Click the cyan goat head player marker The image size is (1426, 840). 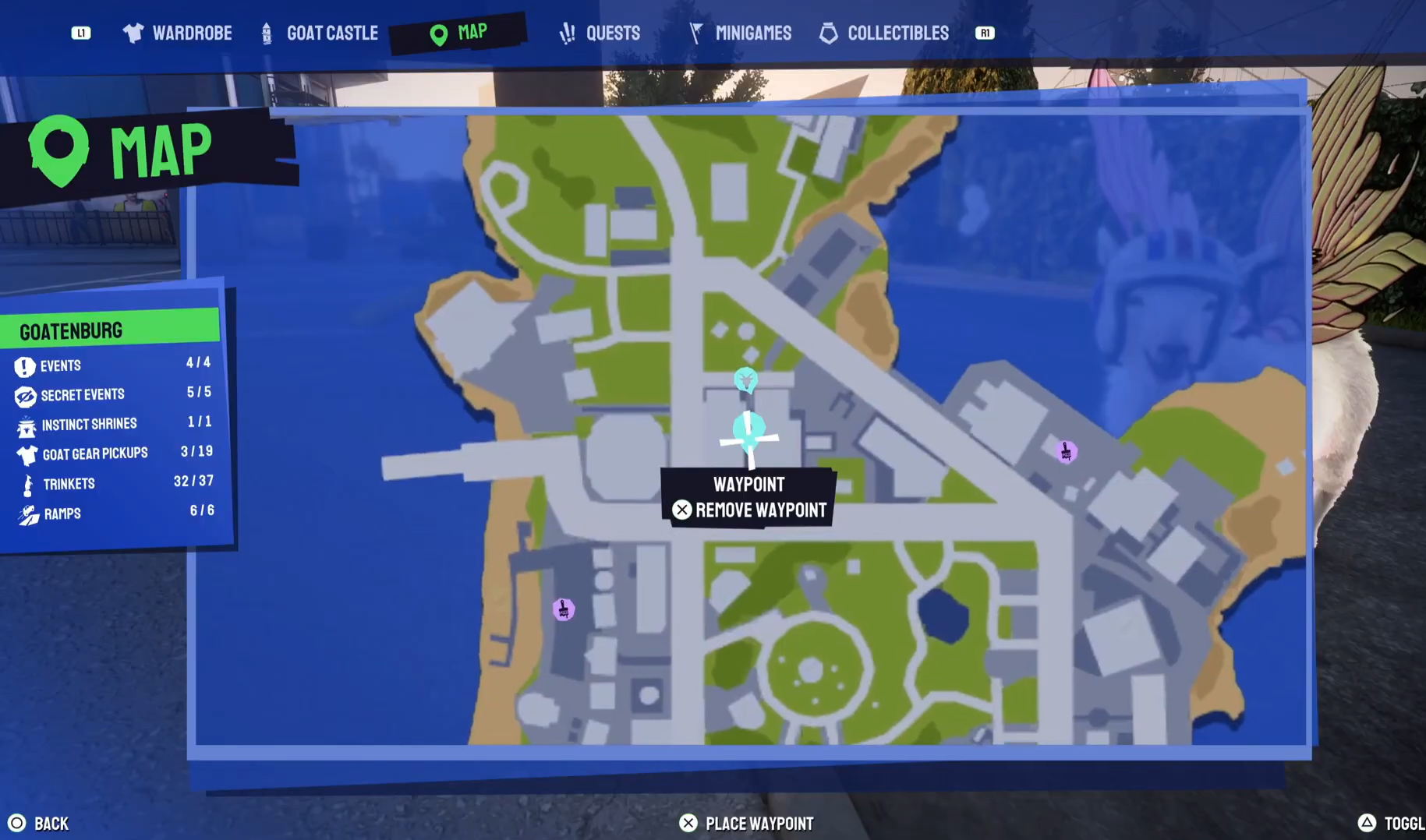click(x=745, y=379)
